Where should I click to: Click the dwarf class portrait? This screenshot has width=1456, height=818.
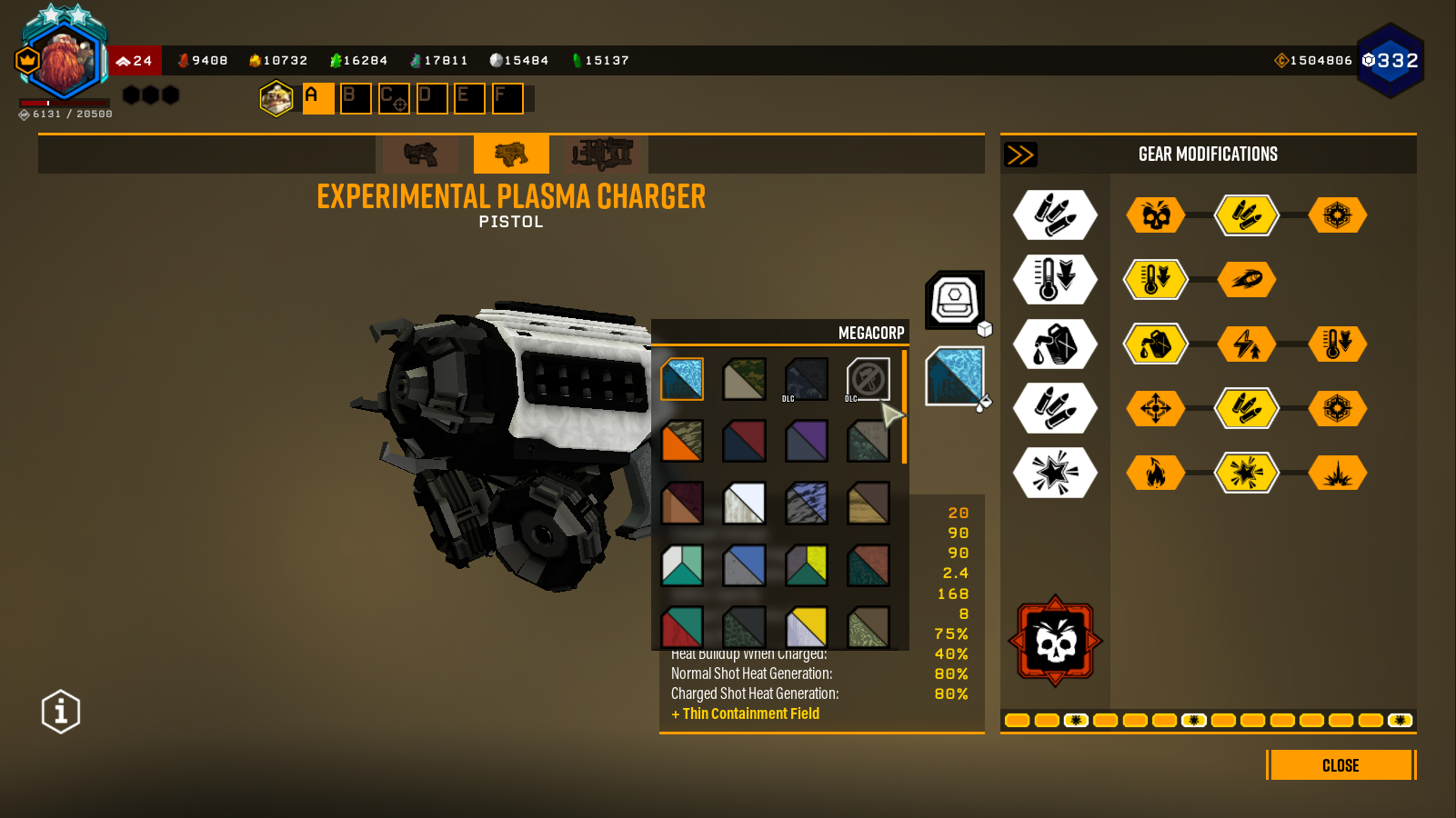click(64, 61)
